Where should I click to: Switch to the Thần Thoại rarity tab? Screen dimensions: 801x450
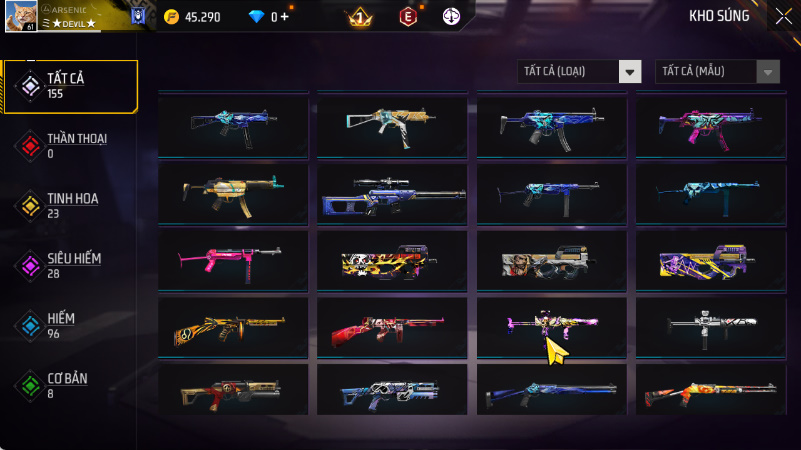(70, 145)
